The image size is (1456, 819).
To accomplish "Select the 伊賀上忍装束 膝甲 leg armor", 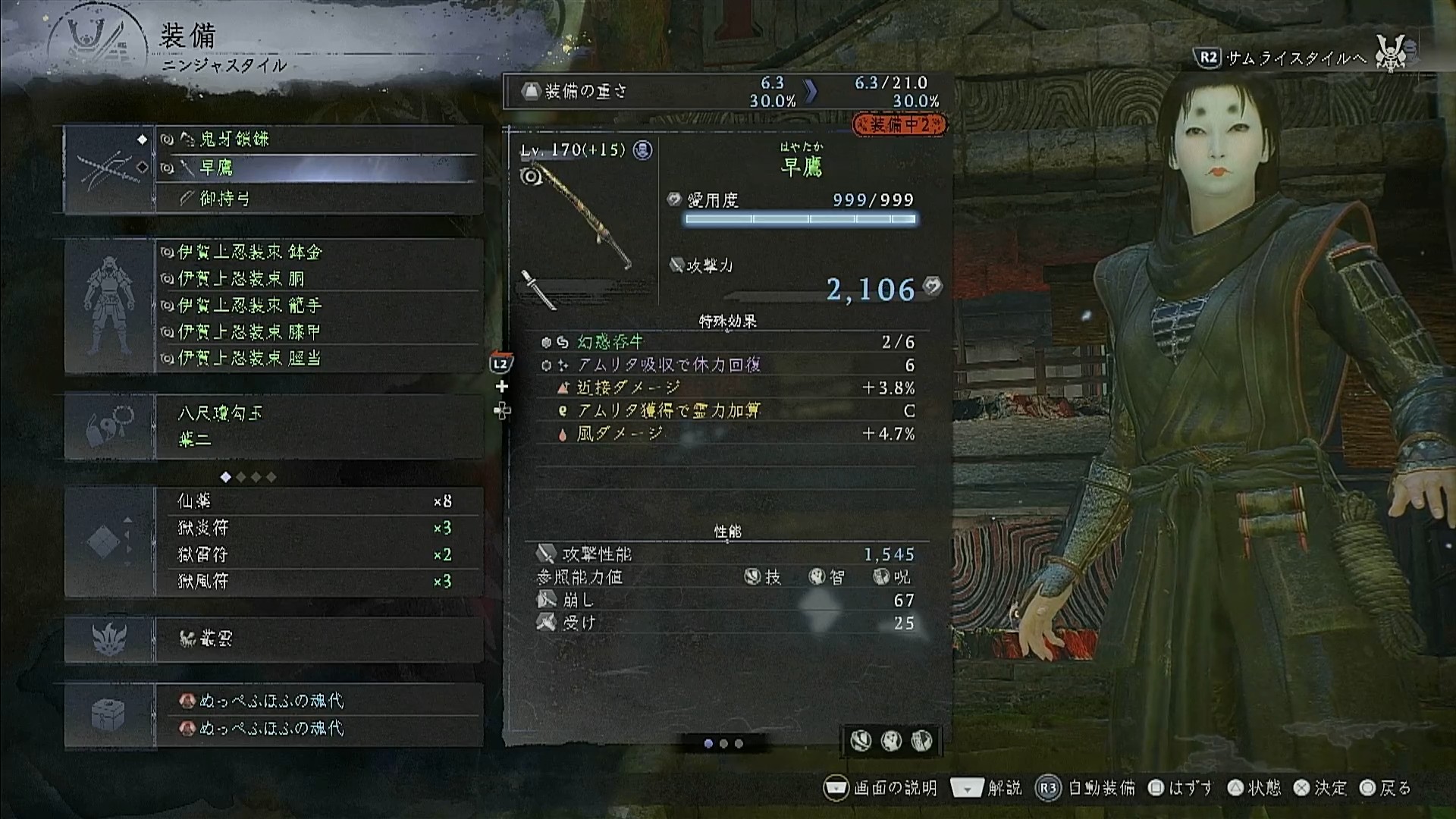I will tap(318, 331).
